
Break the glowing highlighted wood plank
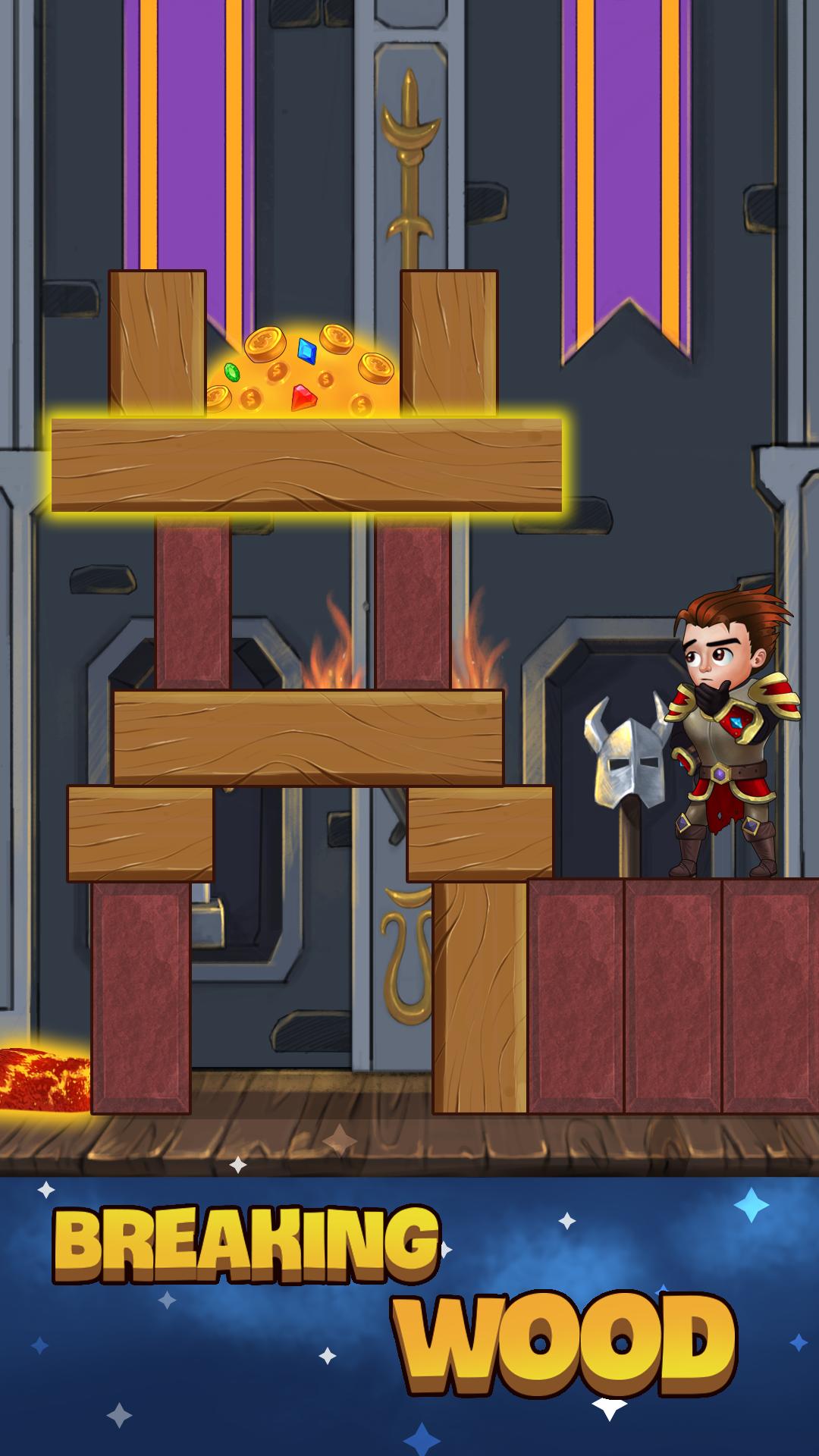click(306, 465)
